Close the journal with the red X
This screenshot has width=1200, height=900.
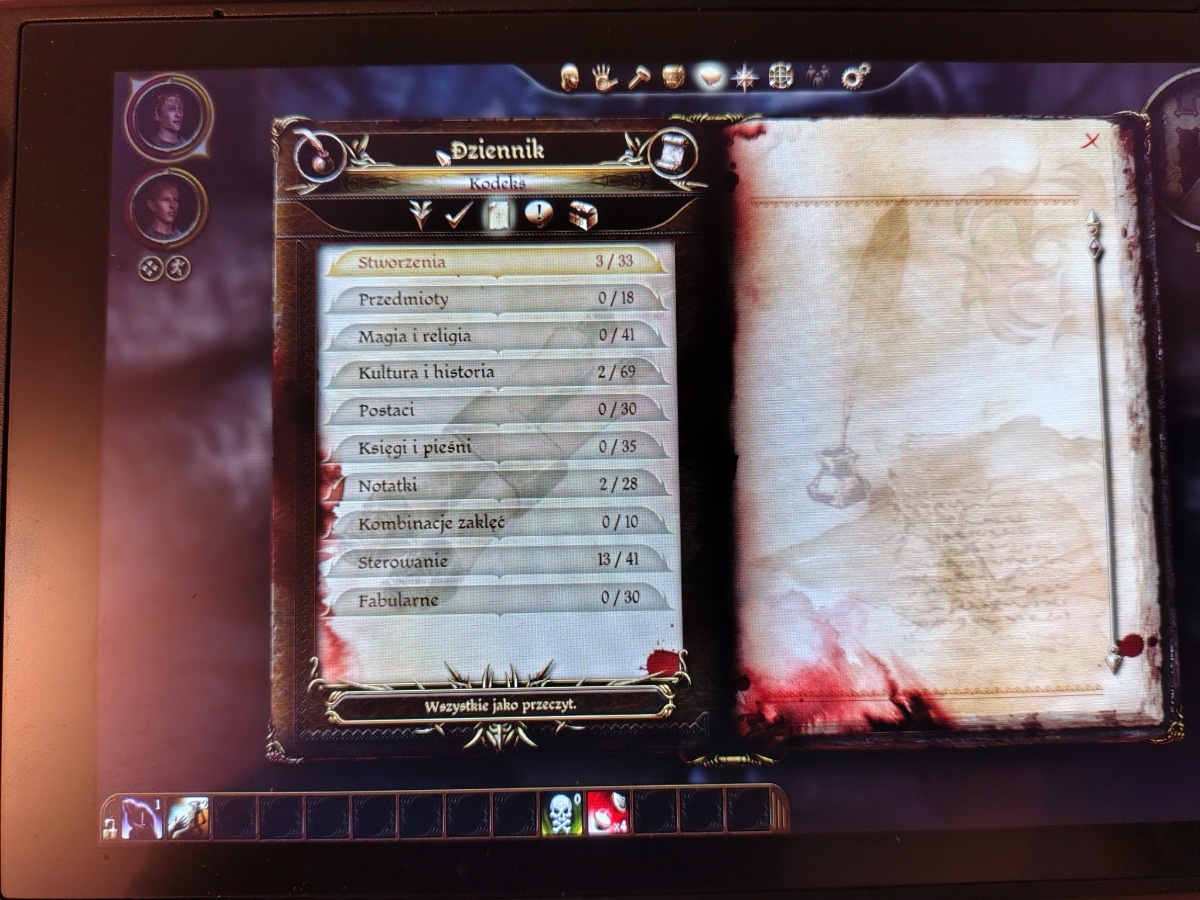(x=1090, y=141)
